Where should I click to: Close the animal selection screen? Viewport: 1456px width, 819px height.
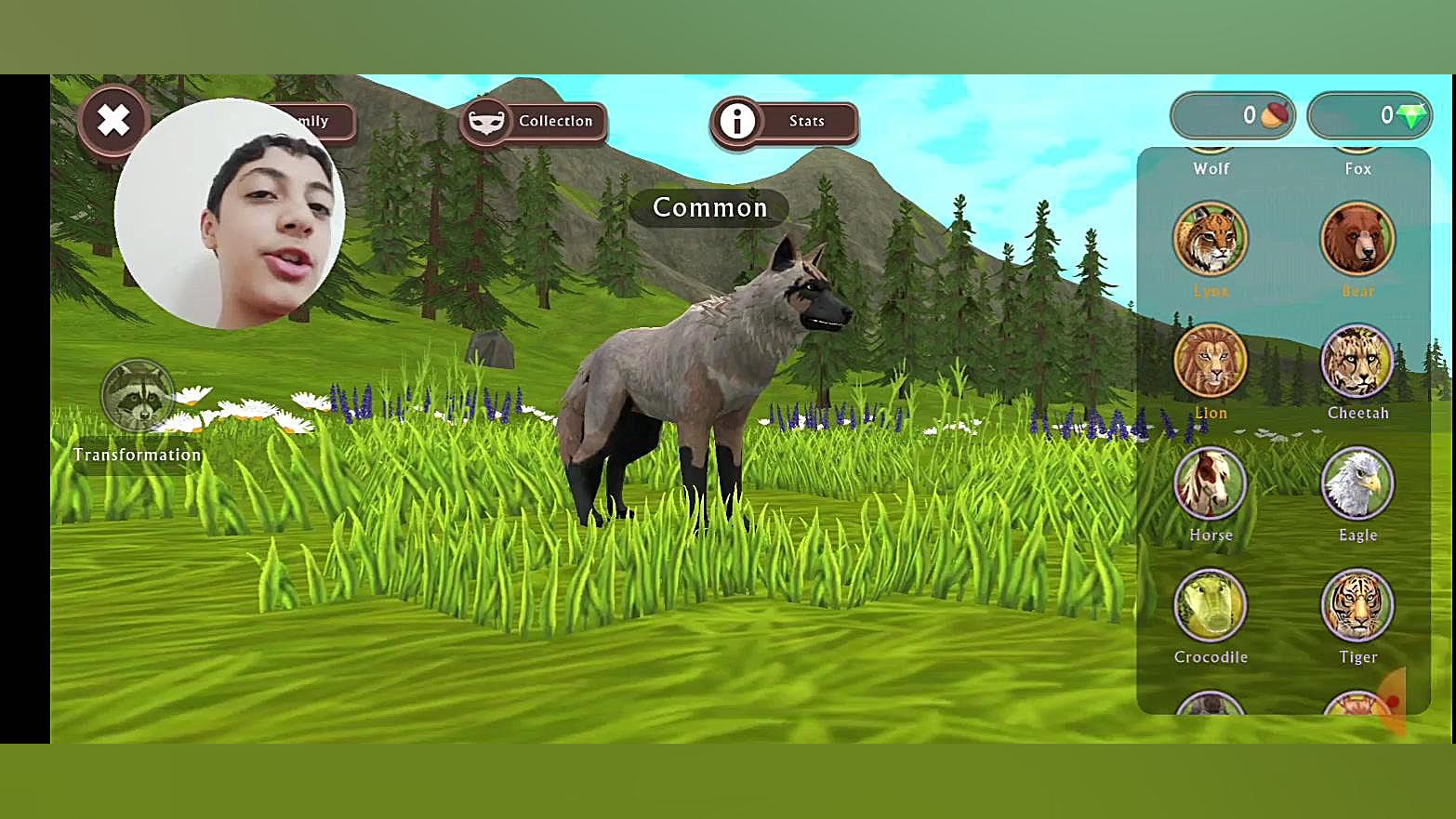[113, 120]
